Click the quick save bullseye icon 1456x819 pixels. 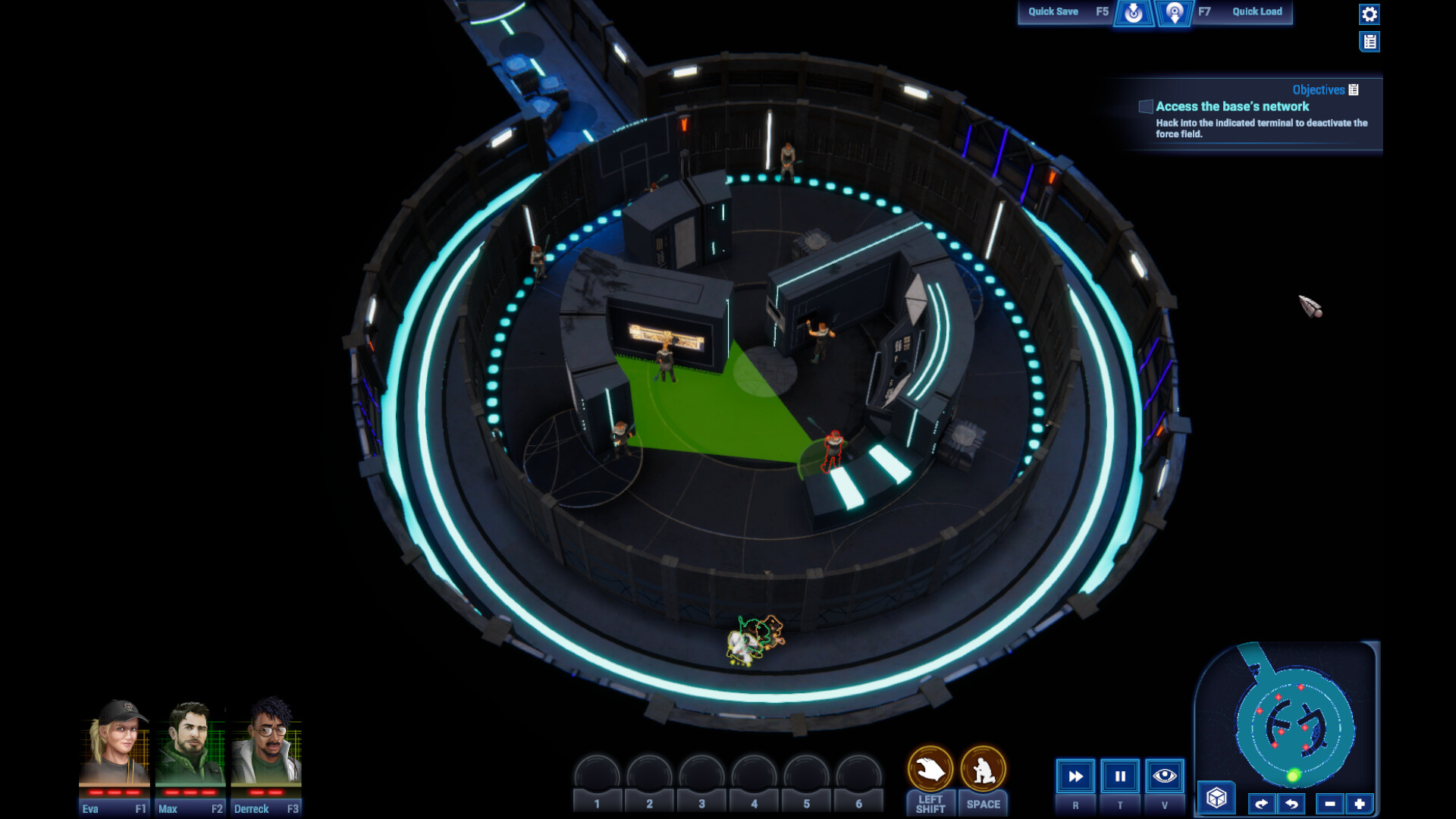tap(1134, 13)
